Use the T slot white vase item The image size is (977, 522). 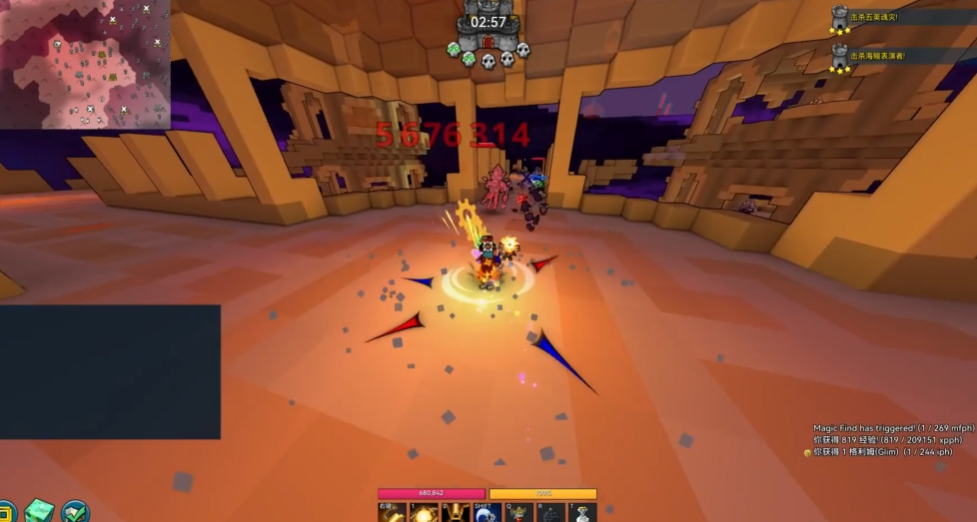pos(581,512)
